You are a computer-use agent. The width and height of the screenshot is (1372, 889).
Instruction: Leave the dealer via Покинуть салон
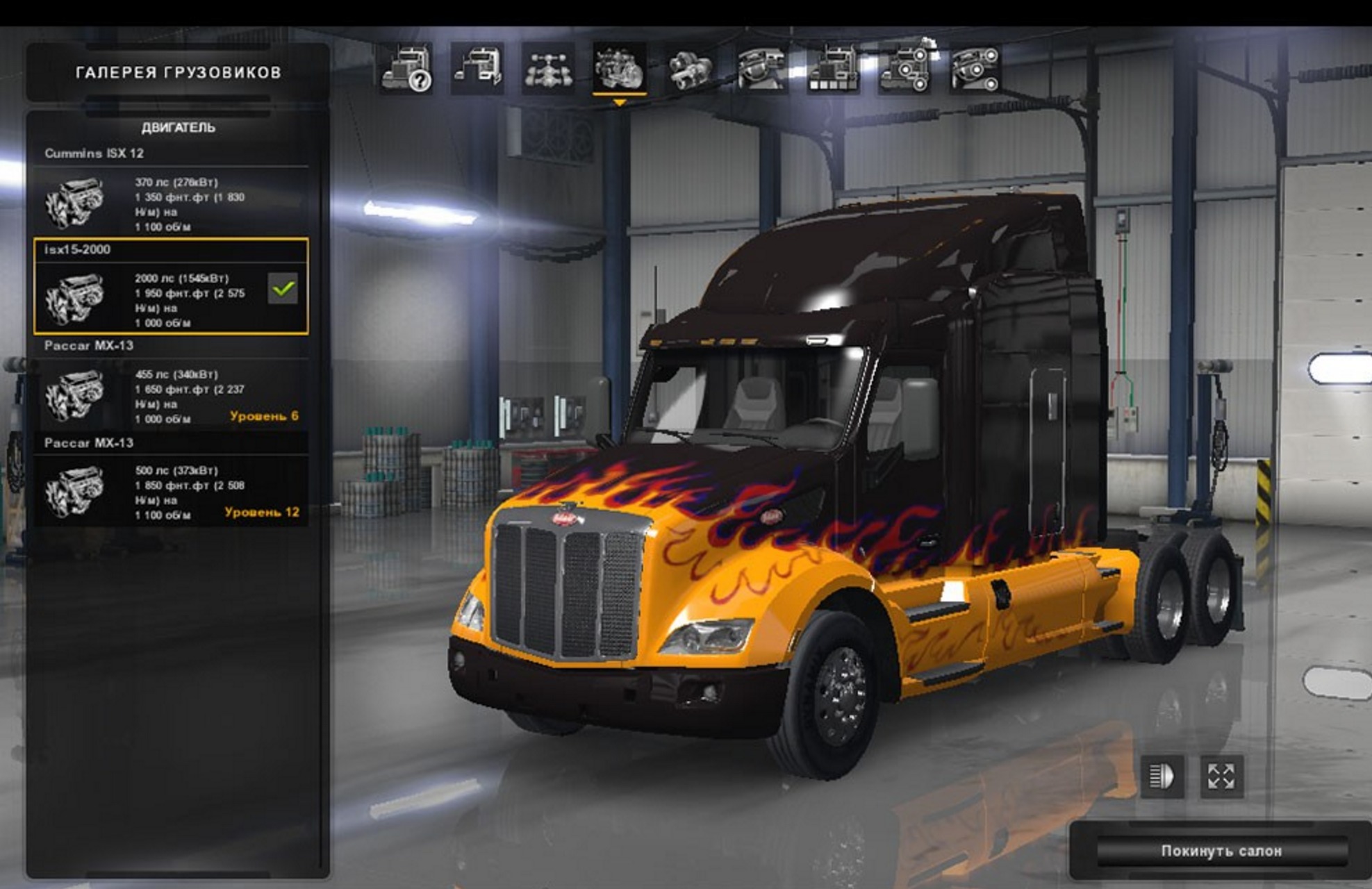pos(1221,851)
